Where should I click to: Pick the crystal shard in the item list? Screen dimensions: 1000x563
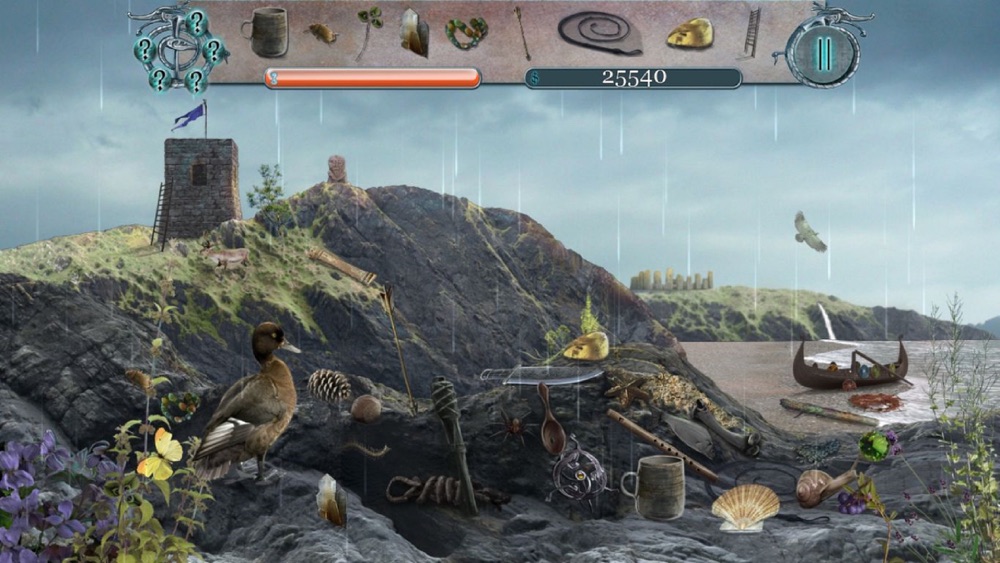414,32
